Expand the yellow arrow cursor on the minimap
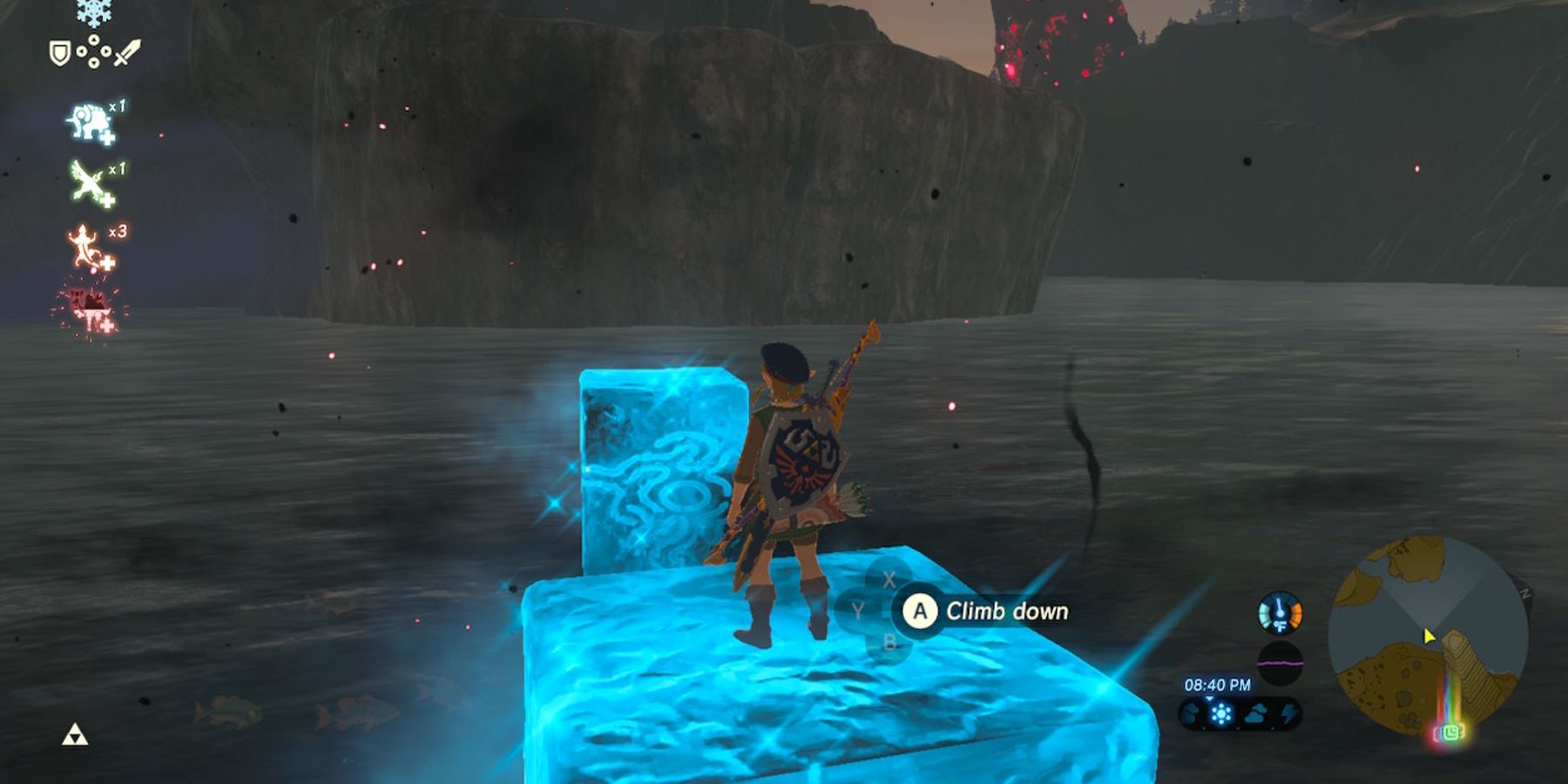 (x=1429, y=636)
